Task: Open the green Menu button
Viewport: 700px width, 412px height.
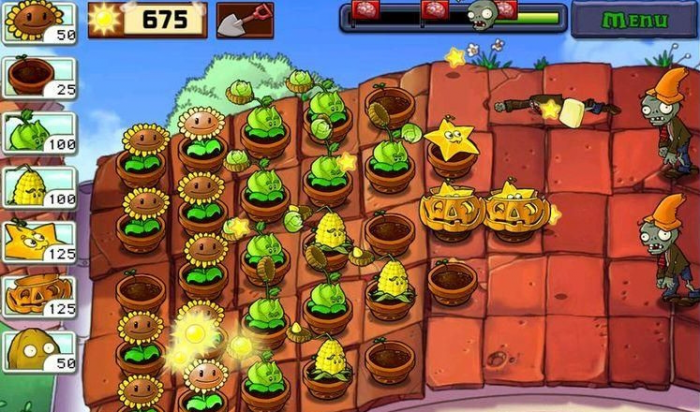Action: (635, 19)
